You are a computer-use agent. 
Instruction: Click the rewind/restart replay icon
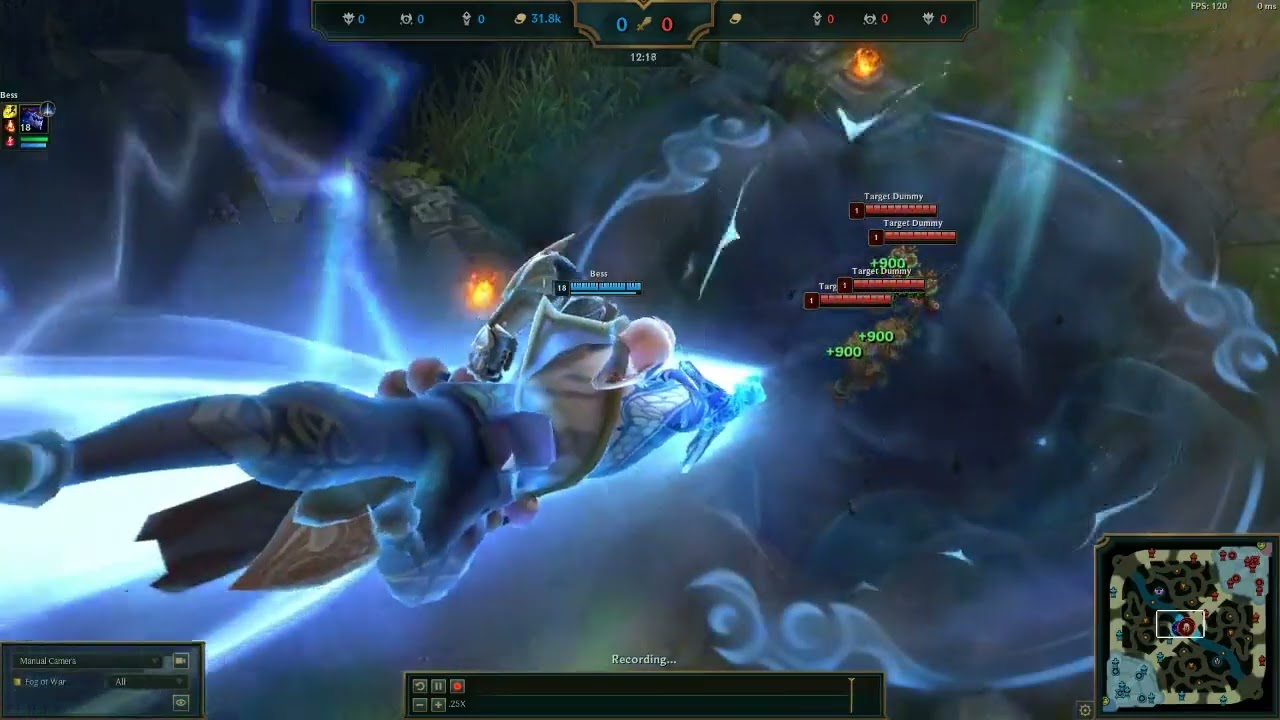click(x=419, y=686)
